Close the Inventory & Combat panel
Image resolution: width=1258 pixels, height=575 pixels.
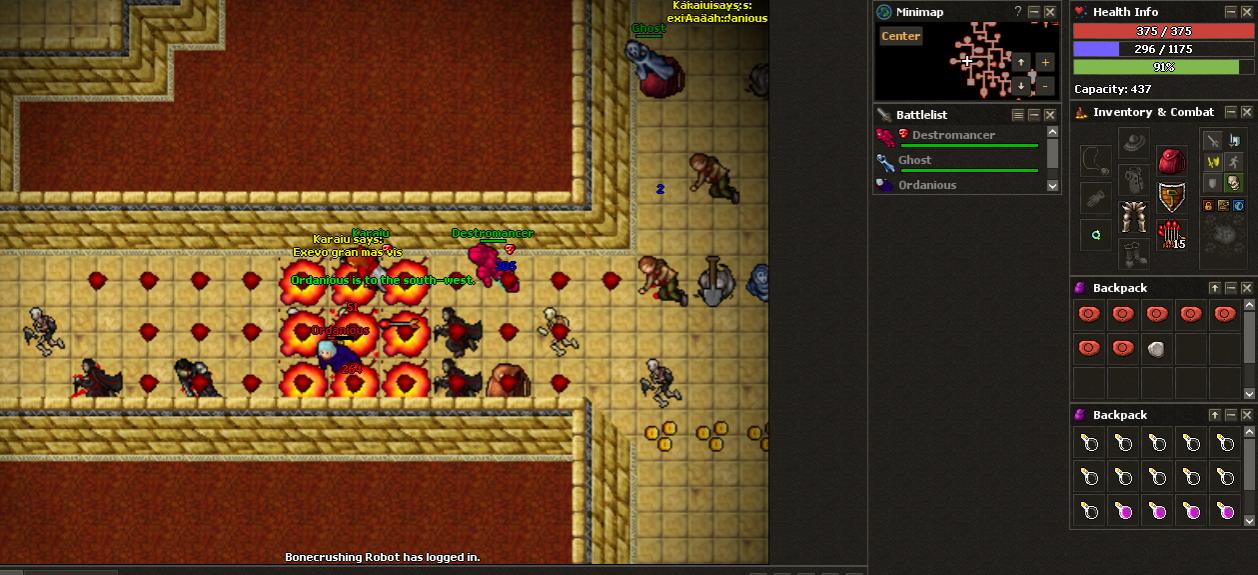(x=1248, y=112)
